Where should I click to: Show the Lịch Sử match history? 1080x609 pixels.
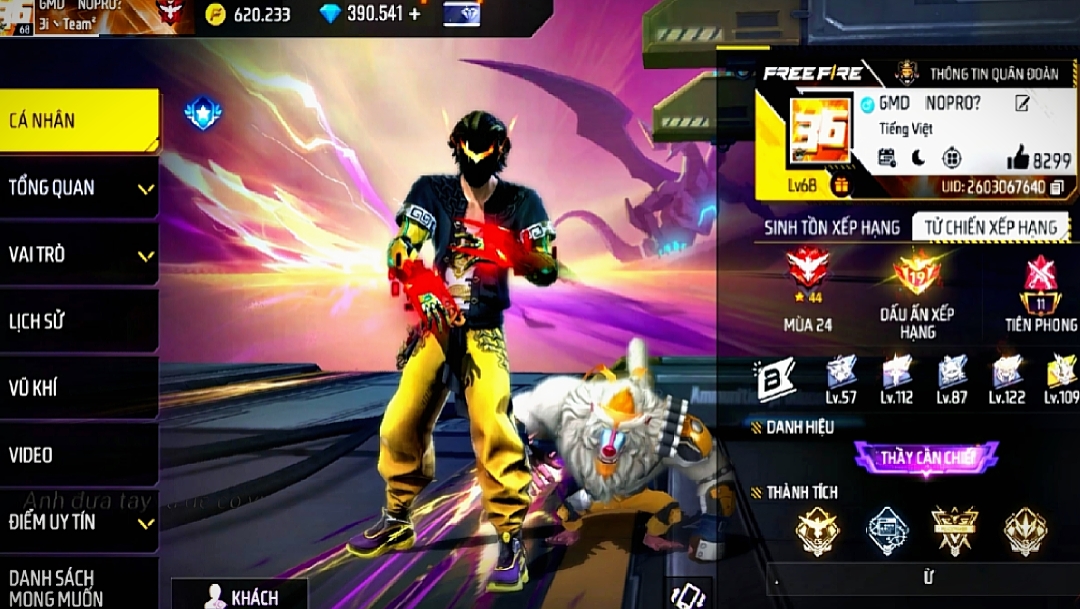[x=78, y=321]
